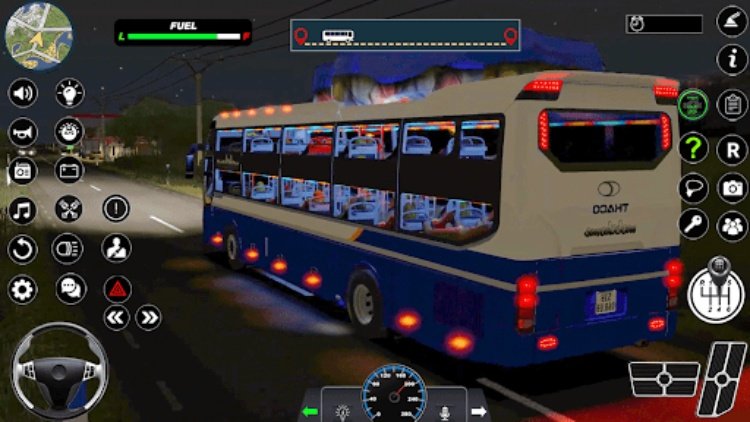The image size is (750, 422).
Task: Tap the microphone icon on the dashboard
Action: pyautogui.click(x=444, y=410)
